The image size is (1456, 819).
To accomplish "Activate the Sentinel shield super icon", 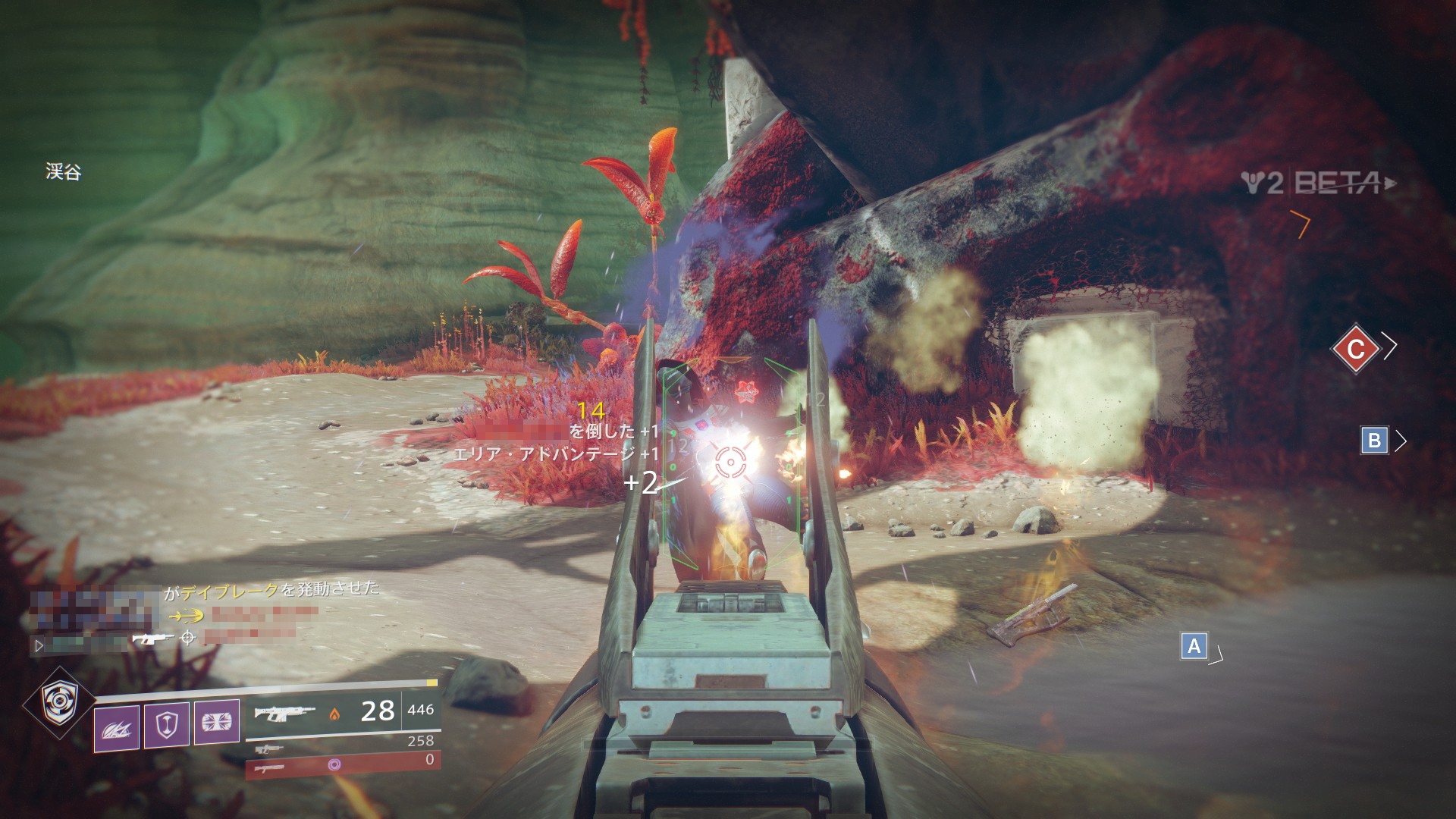I will point(59,703).
